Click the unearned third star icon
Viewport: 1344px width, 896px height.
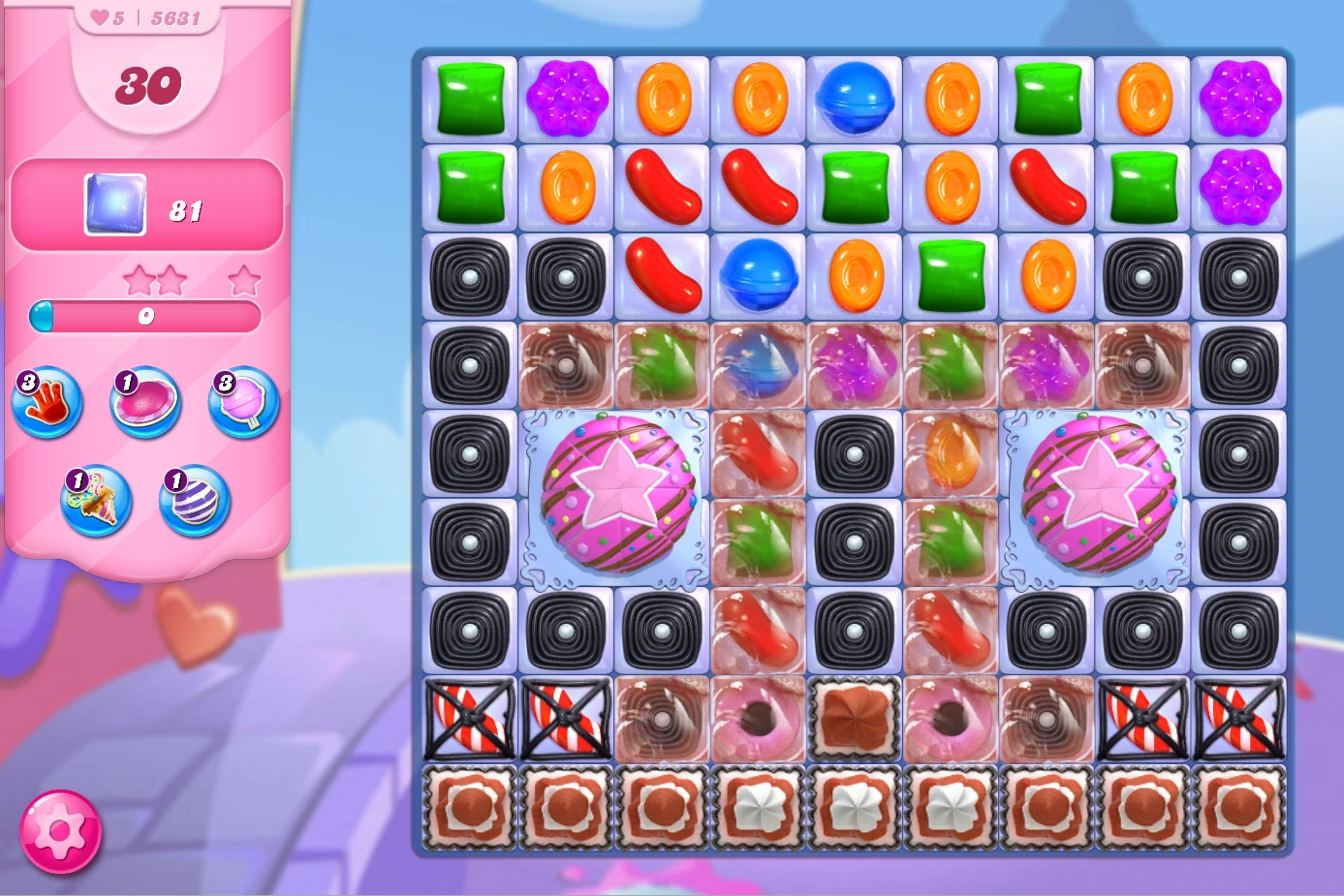[244, 280]
